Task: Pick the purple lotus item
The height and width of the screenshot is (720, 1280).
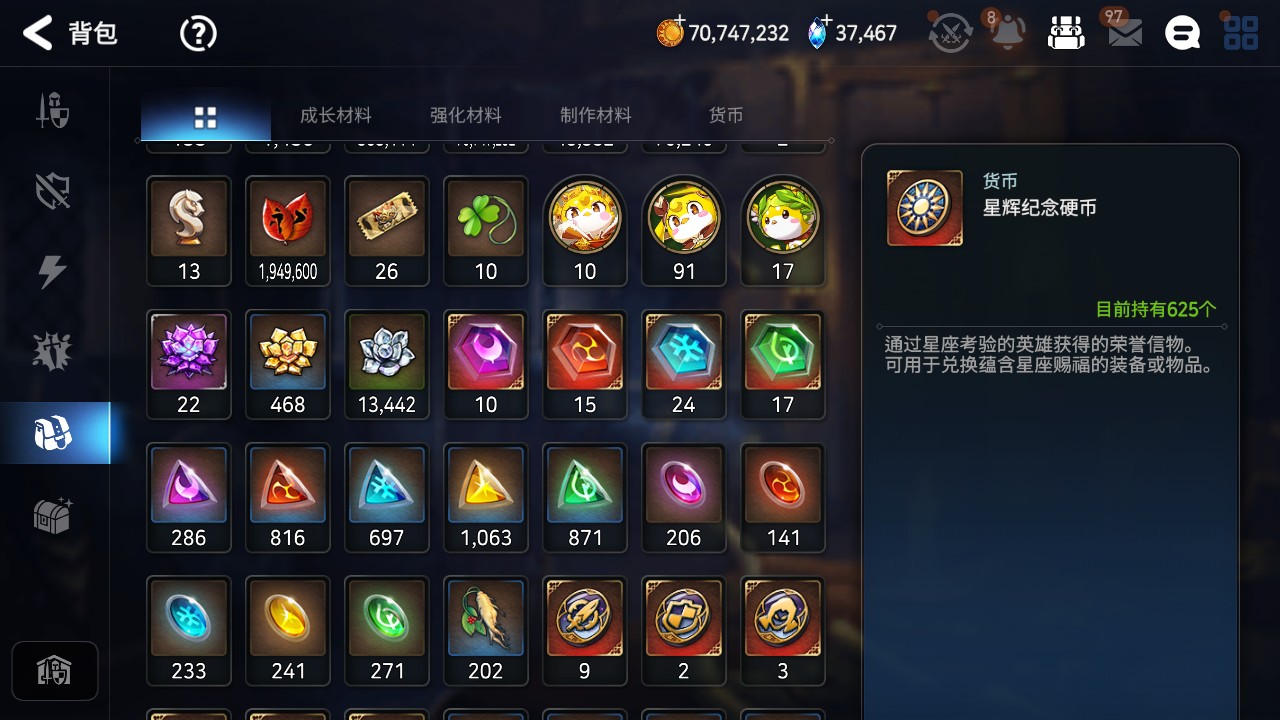Action: click(x=189, y=353)
